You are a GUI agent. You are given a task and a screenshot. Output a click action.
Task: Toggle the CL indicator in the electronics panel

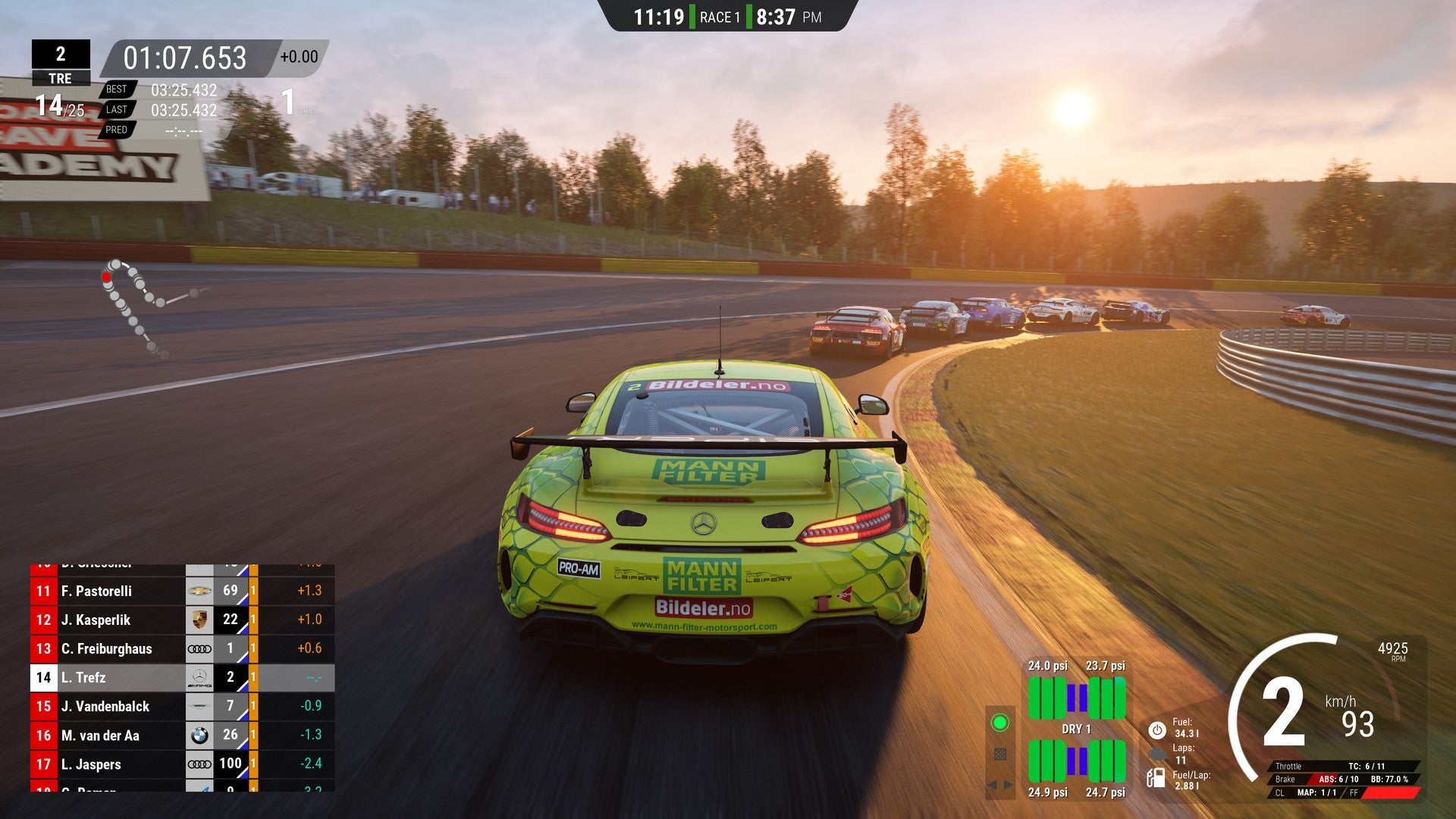(1280, 792)
